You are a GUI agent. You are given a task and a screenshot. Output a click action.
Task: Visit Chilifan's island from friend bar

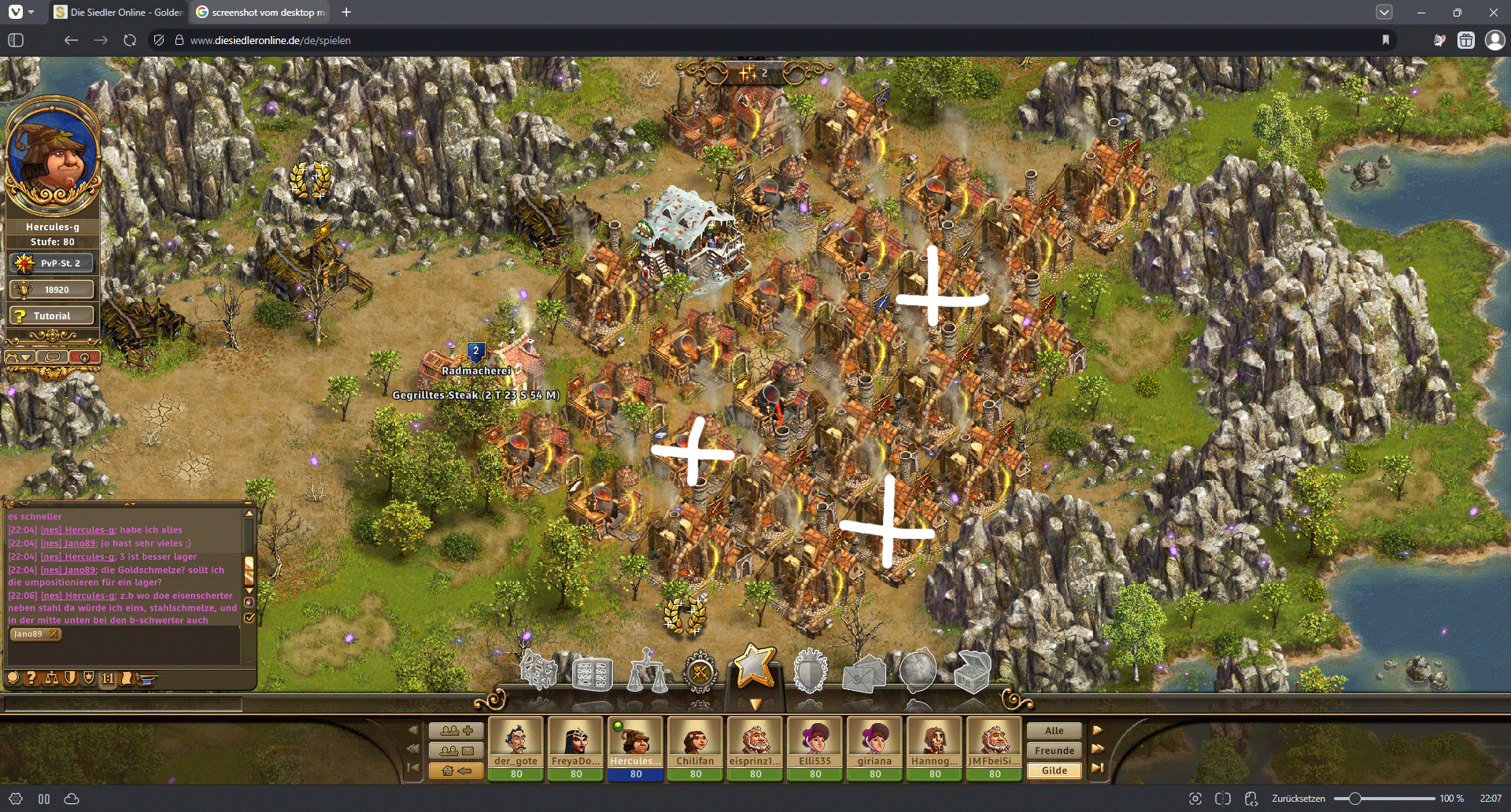[x=695, y=740]
